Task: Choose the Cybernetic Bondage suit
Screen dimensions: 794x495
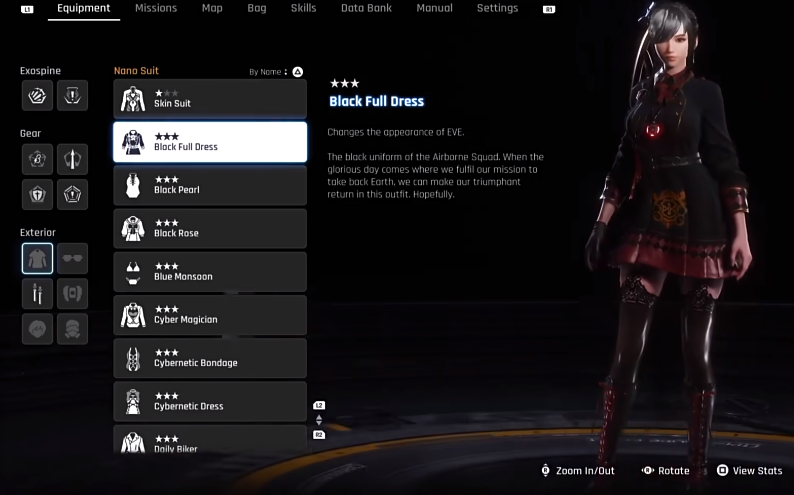Action: pos(210,358)
